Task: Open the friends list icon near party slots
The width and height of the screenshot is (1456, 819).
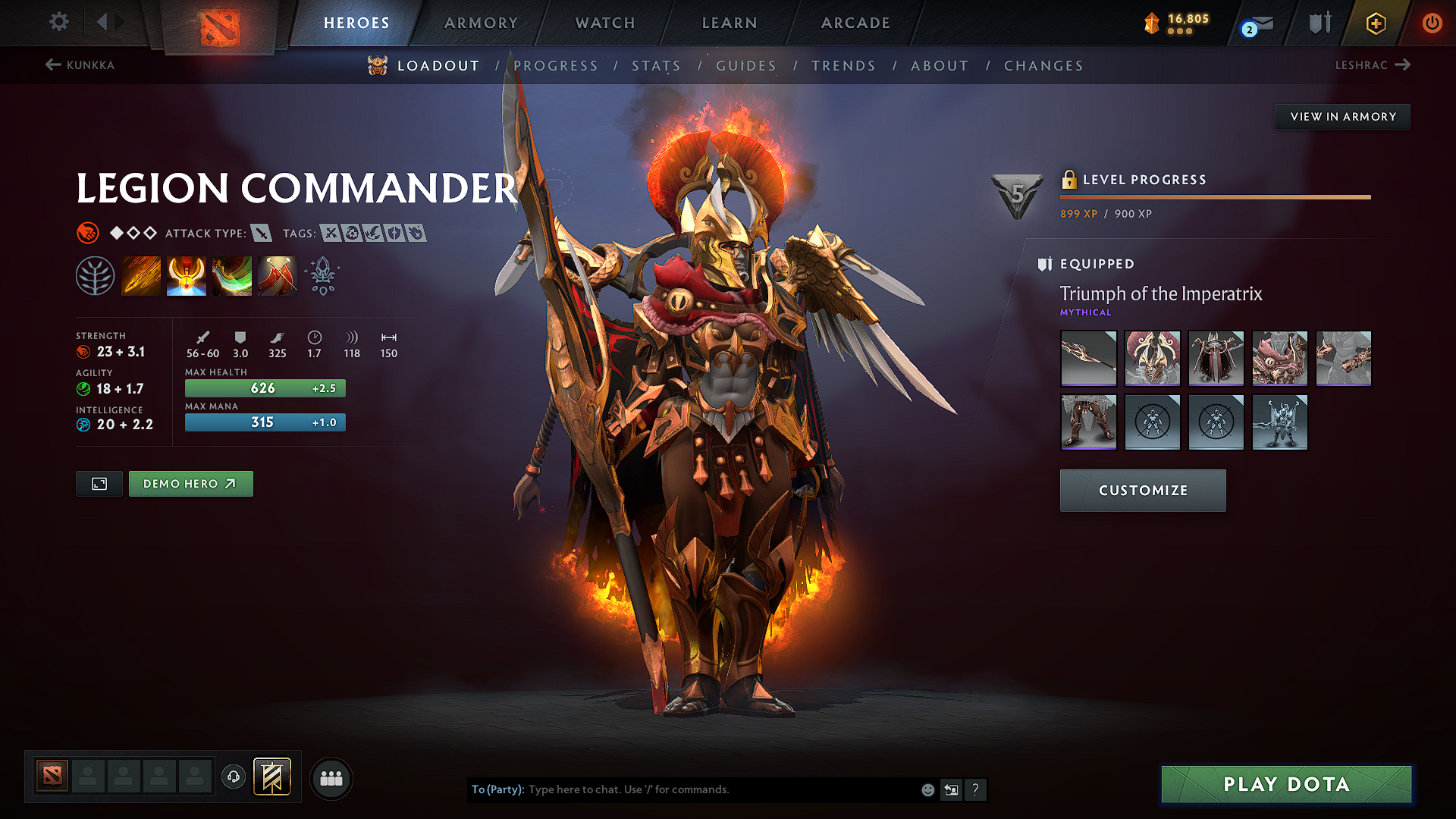Action: 330,778
